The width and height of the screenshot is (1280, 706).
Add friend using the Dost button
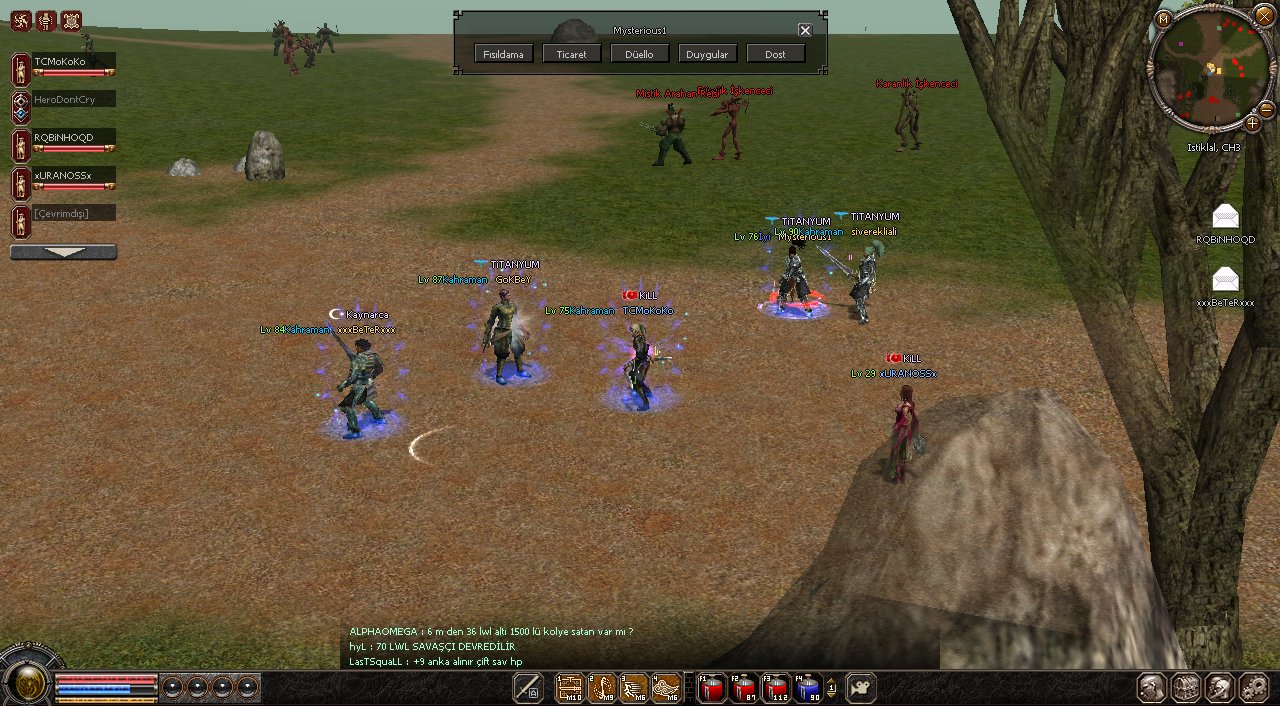tap(775, 54)
